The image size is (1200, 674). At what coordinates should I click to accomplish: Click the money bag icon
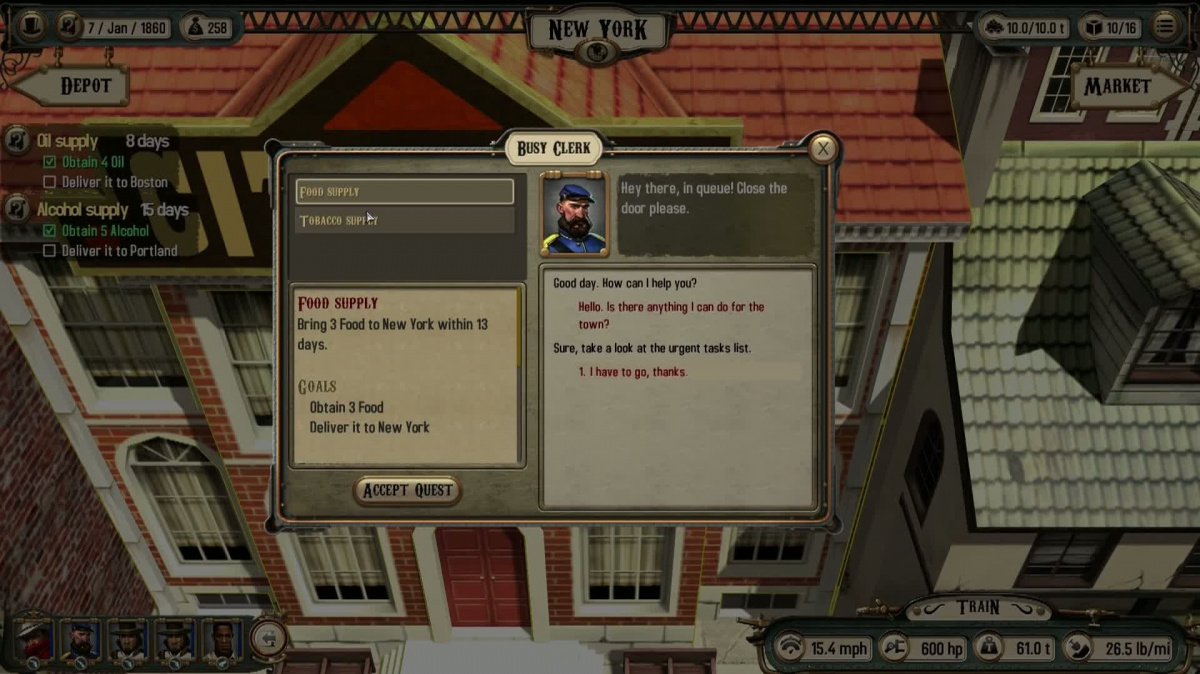[x=195, y=27]
